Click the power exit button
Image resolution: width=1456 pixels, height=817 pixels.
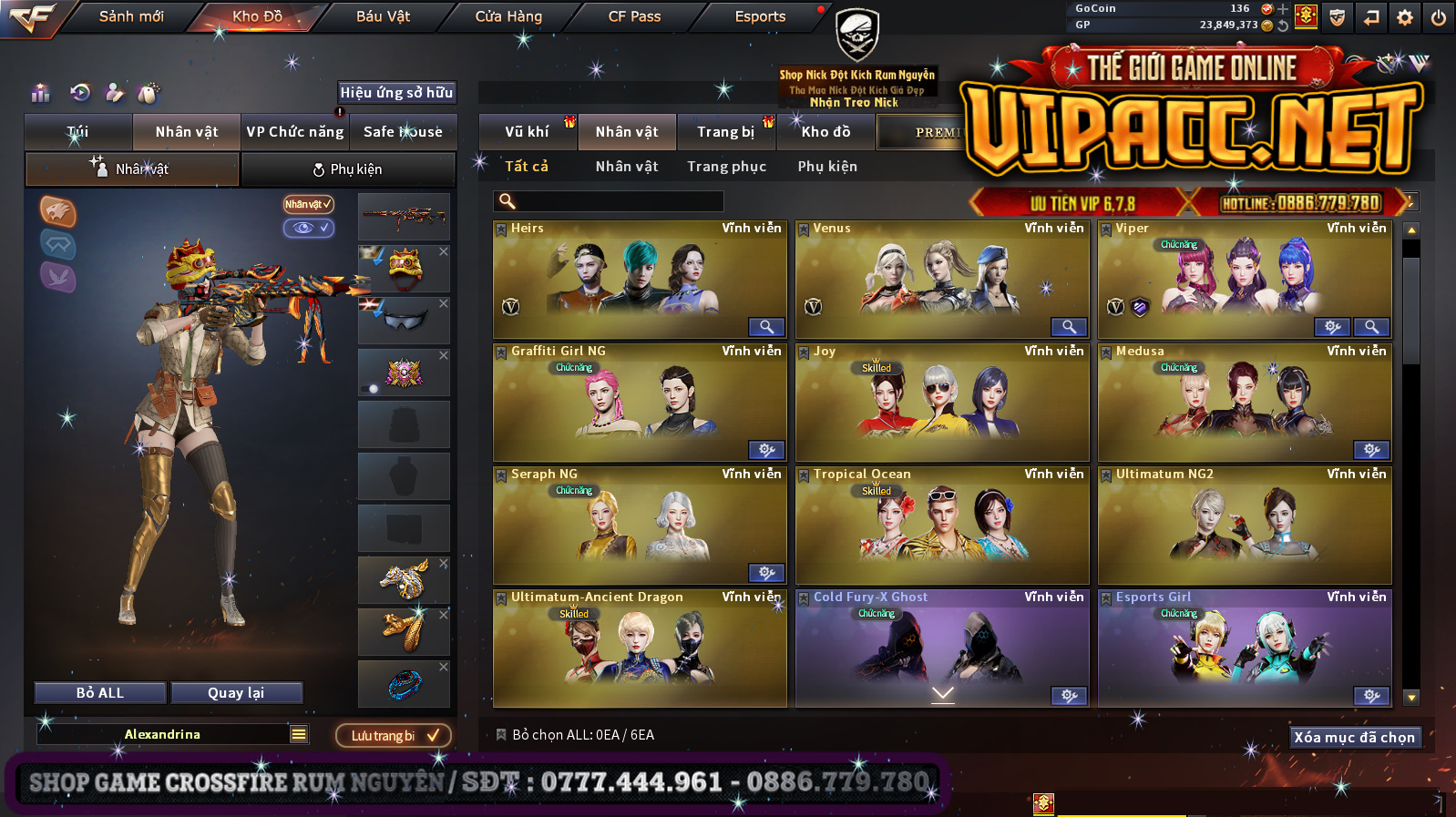pyautogui.click(x=1439, y=17)
